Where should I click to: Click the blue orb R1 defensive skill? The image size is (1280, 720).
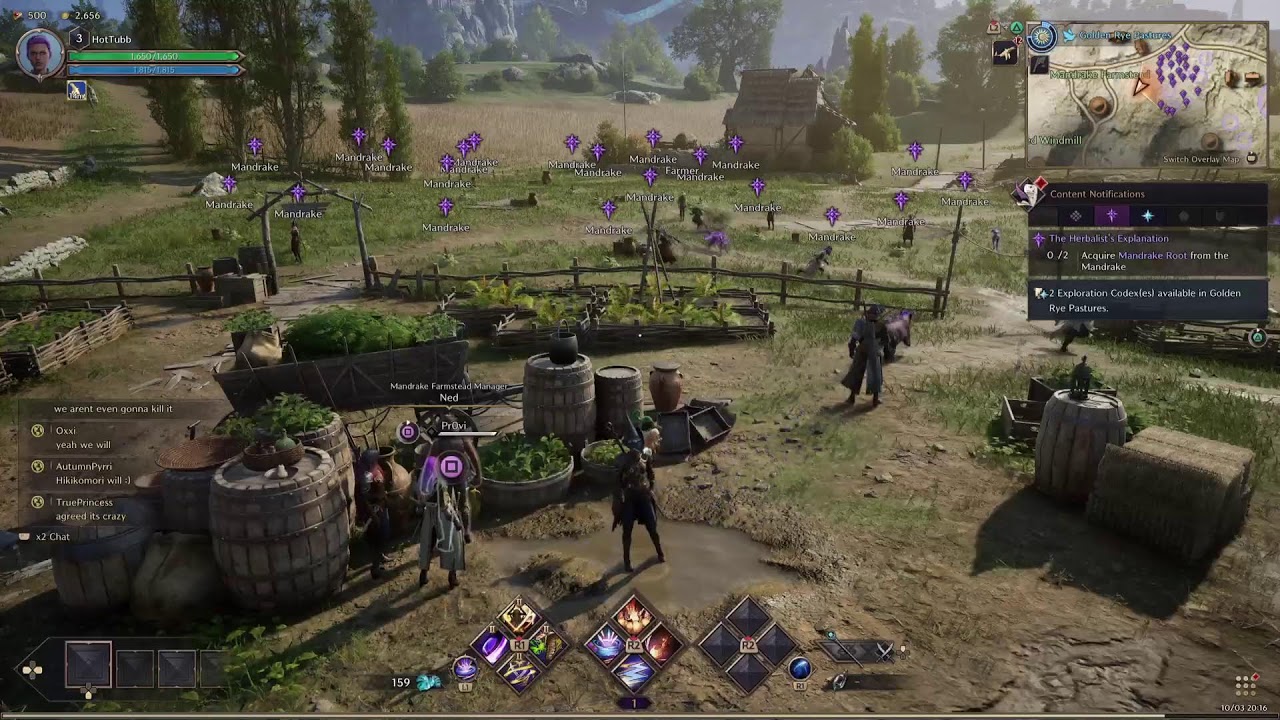tap(800, 669)
